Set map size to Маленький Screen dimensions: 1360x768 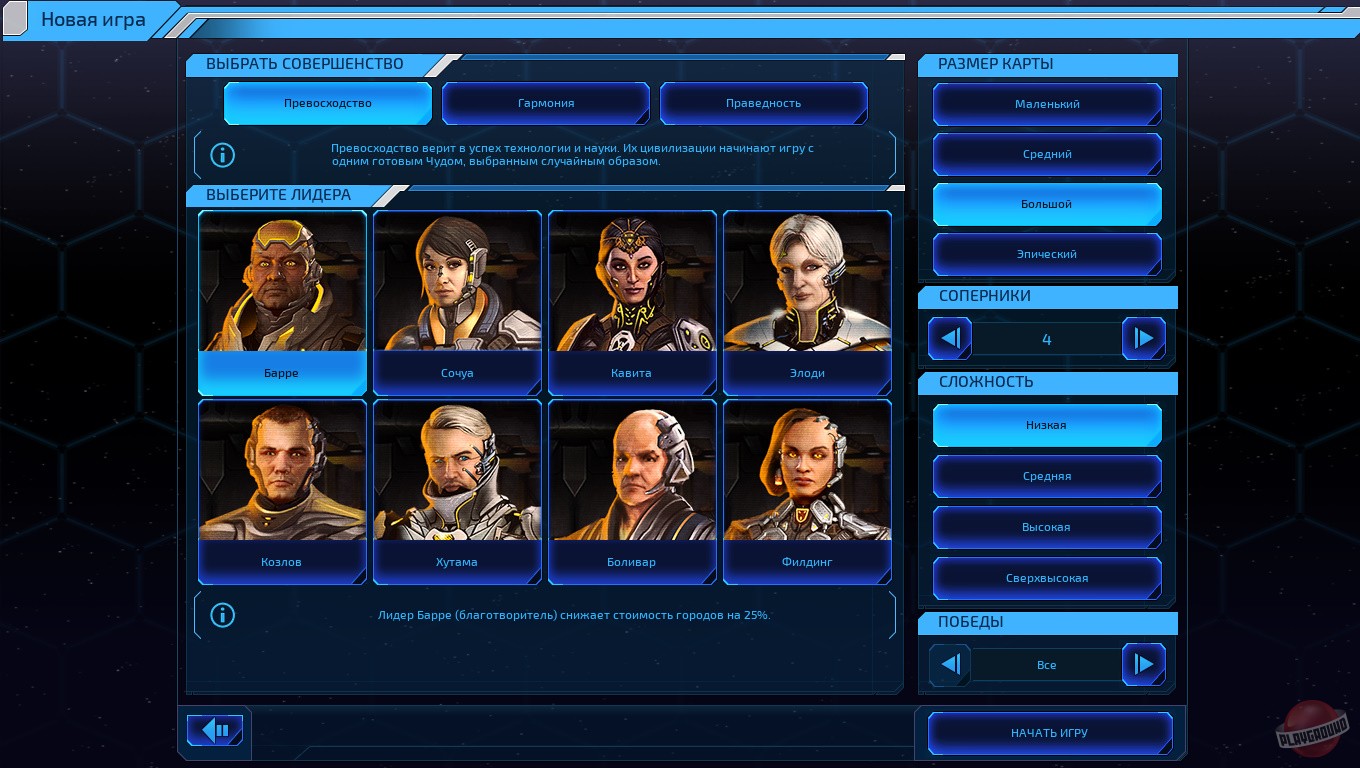(x=1047, y=104)
